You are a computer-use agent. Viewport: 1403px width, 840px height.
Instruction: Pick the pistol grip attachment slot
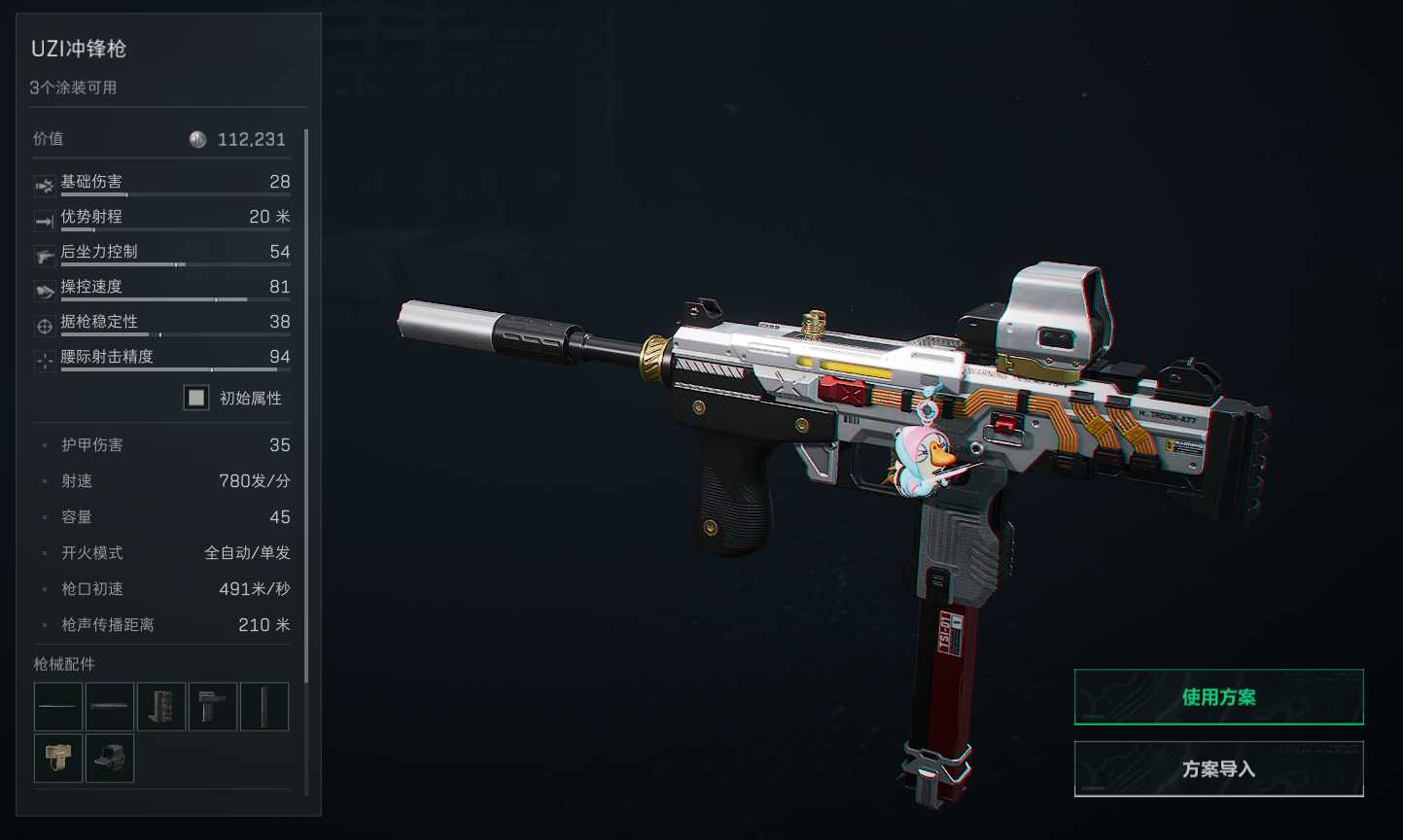pos(213,707)
